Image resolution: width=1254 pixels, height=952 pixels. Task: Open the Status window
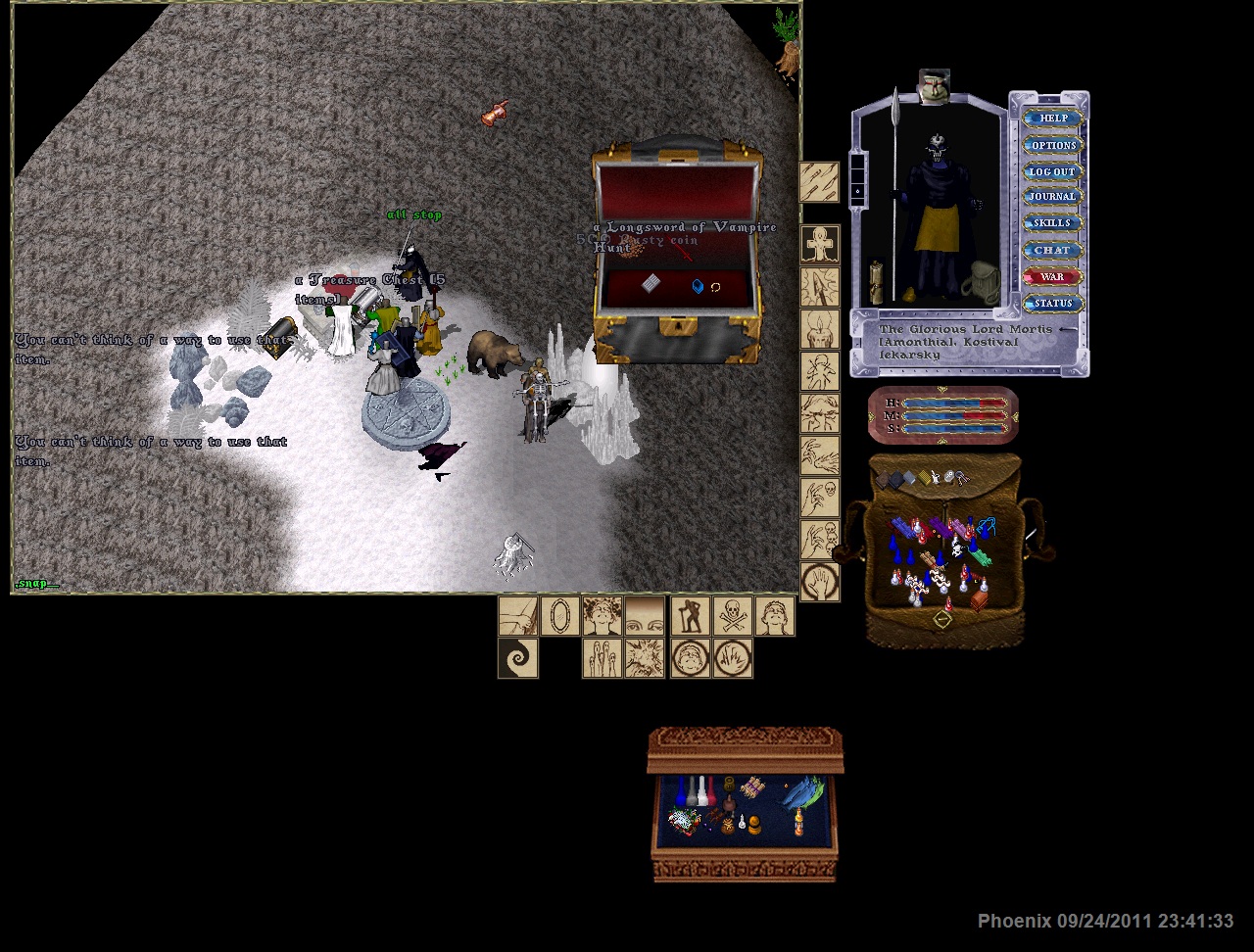pyautogui.click(x=1053, y=304)
